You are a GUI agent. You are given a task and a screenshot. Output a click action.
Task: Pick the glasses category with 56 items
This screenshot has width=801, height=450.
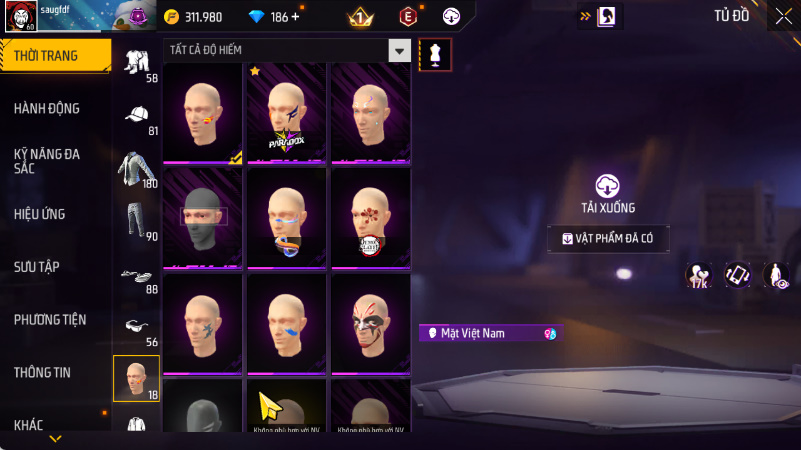click(x=136, y=328)
